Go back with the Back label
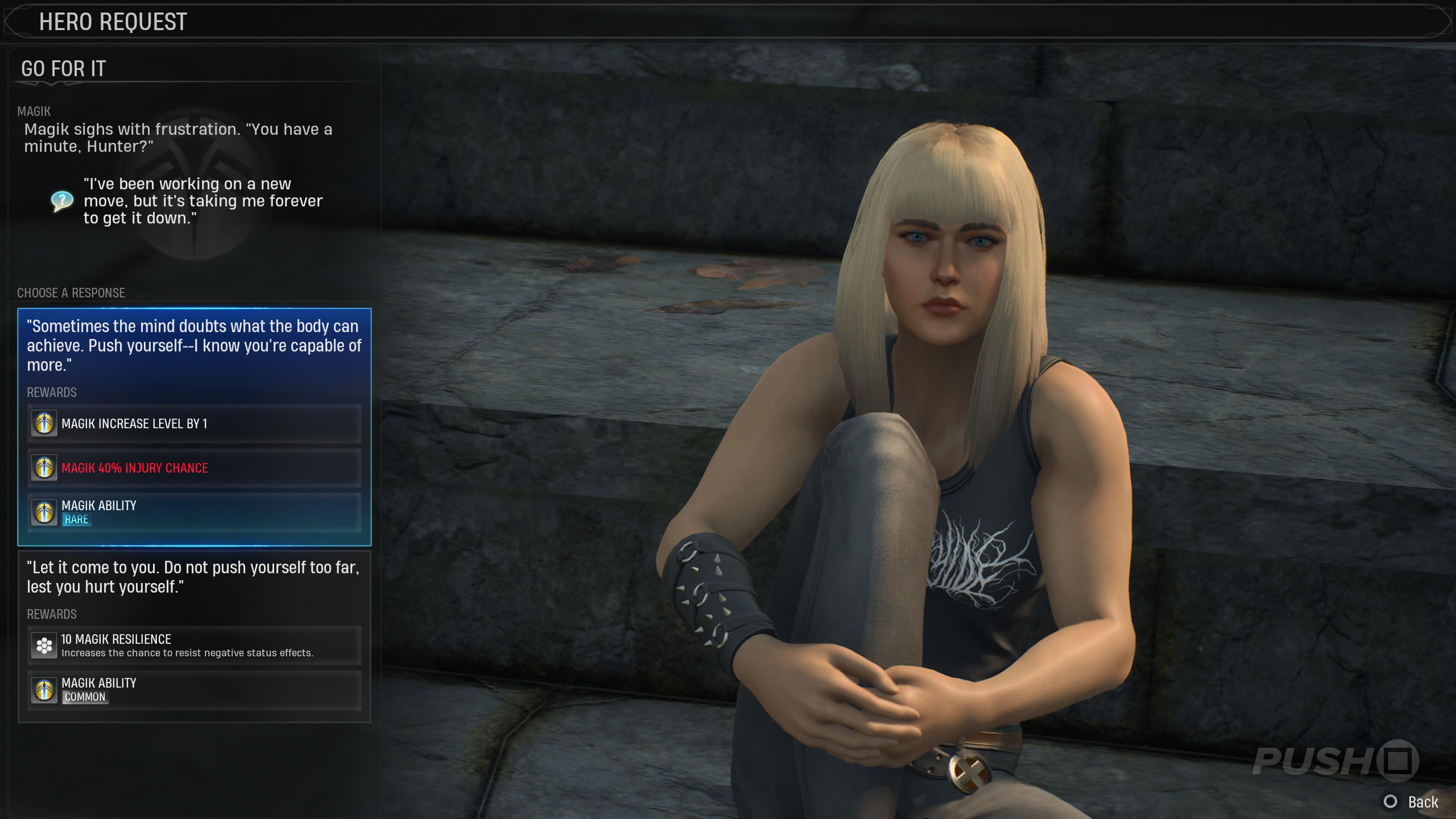This screenshot has height=819, width=1456. point(1421,802)
